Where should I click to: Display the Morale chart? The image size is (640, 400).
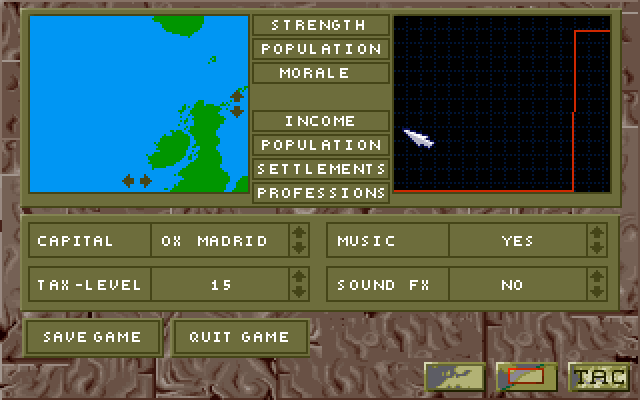pyautogui.click(x=320, y=73)
